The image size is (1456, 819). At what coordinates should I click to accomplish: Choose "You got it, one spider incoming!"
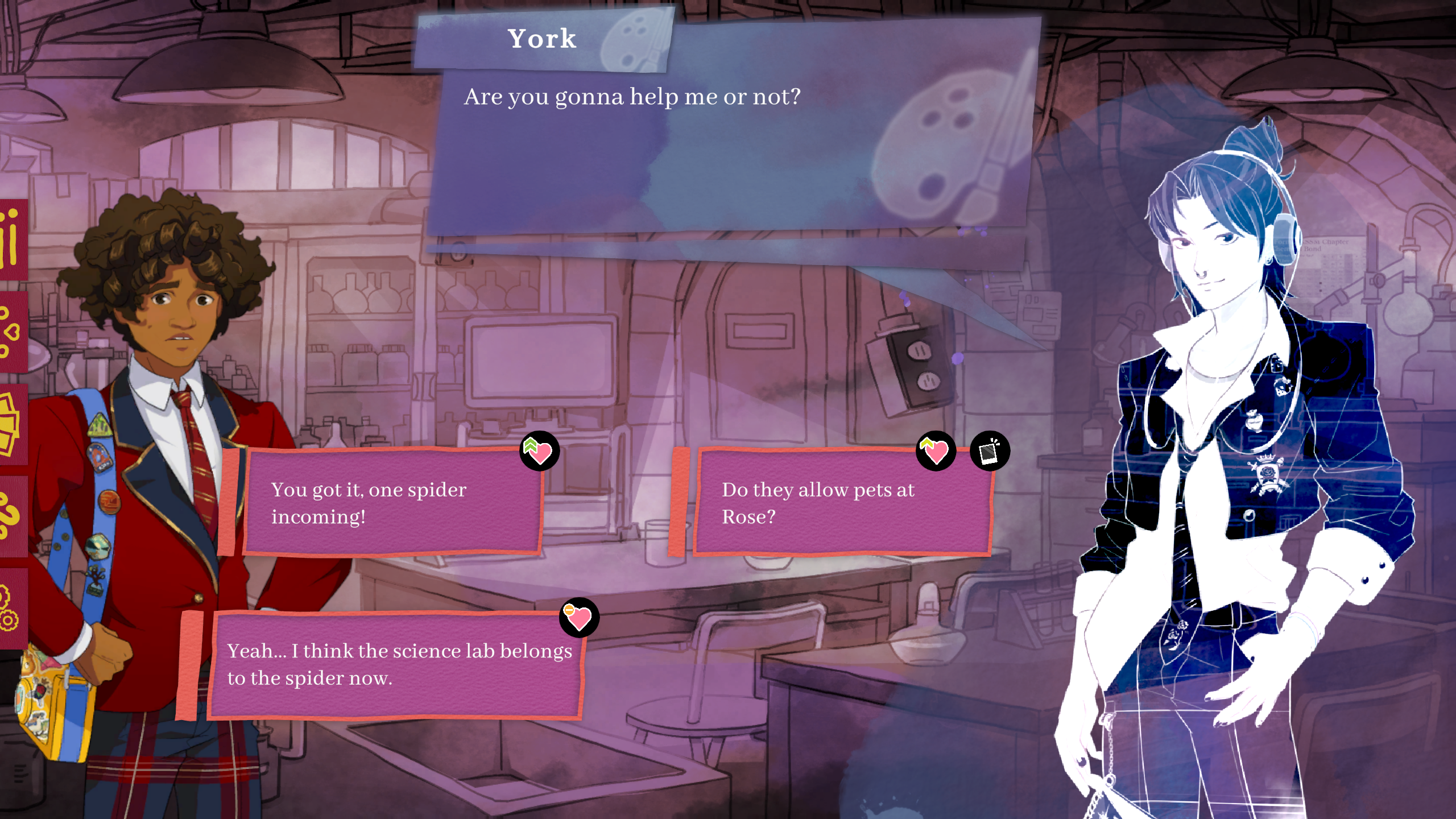pyautogui.click(x=392, y=503)
